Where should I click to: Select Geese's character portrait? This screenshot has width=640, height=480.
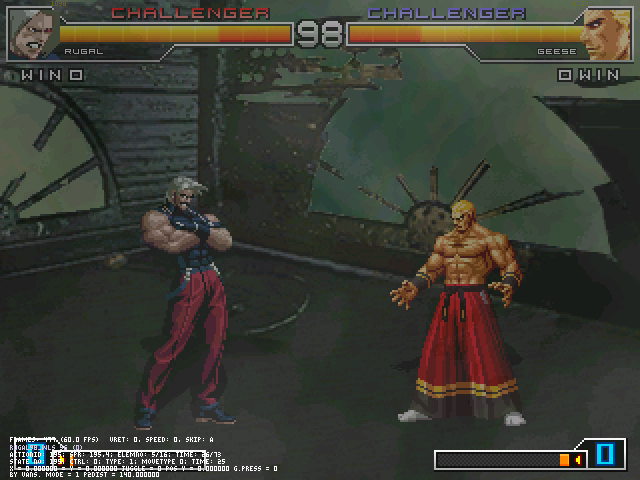pyautogui.click(x=607, y=32)
